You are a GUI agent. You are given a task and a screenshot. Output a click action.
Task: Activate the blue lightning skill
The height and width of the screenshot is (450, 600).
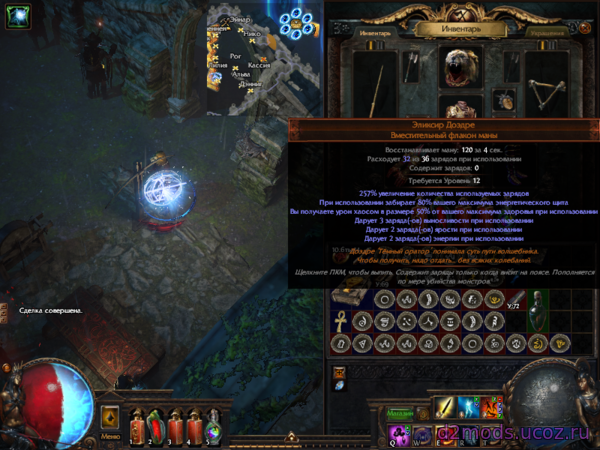click(x=467, y=407)
